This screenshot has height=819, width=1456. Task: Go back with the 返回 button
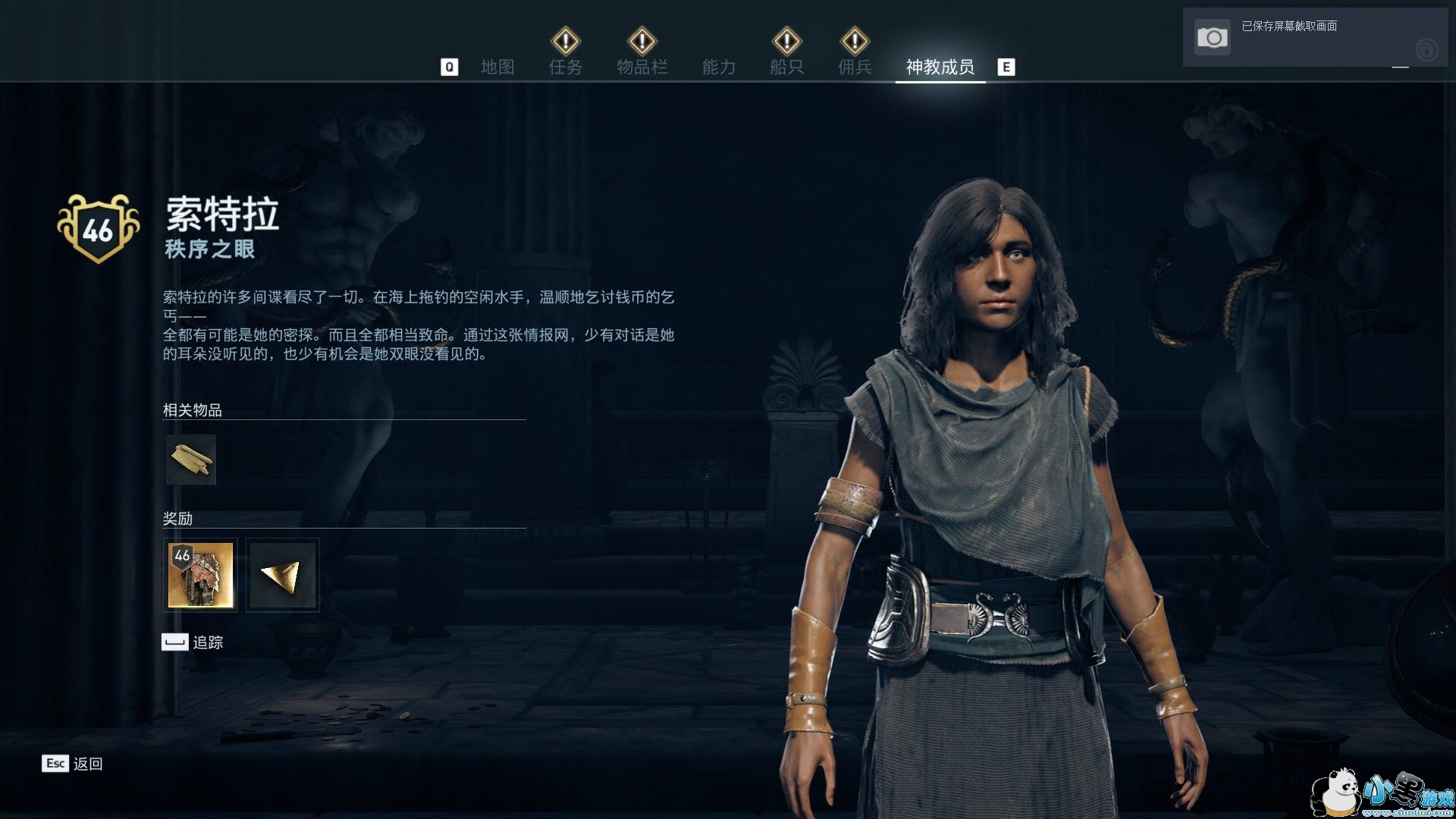coord(73,764)
